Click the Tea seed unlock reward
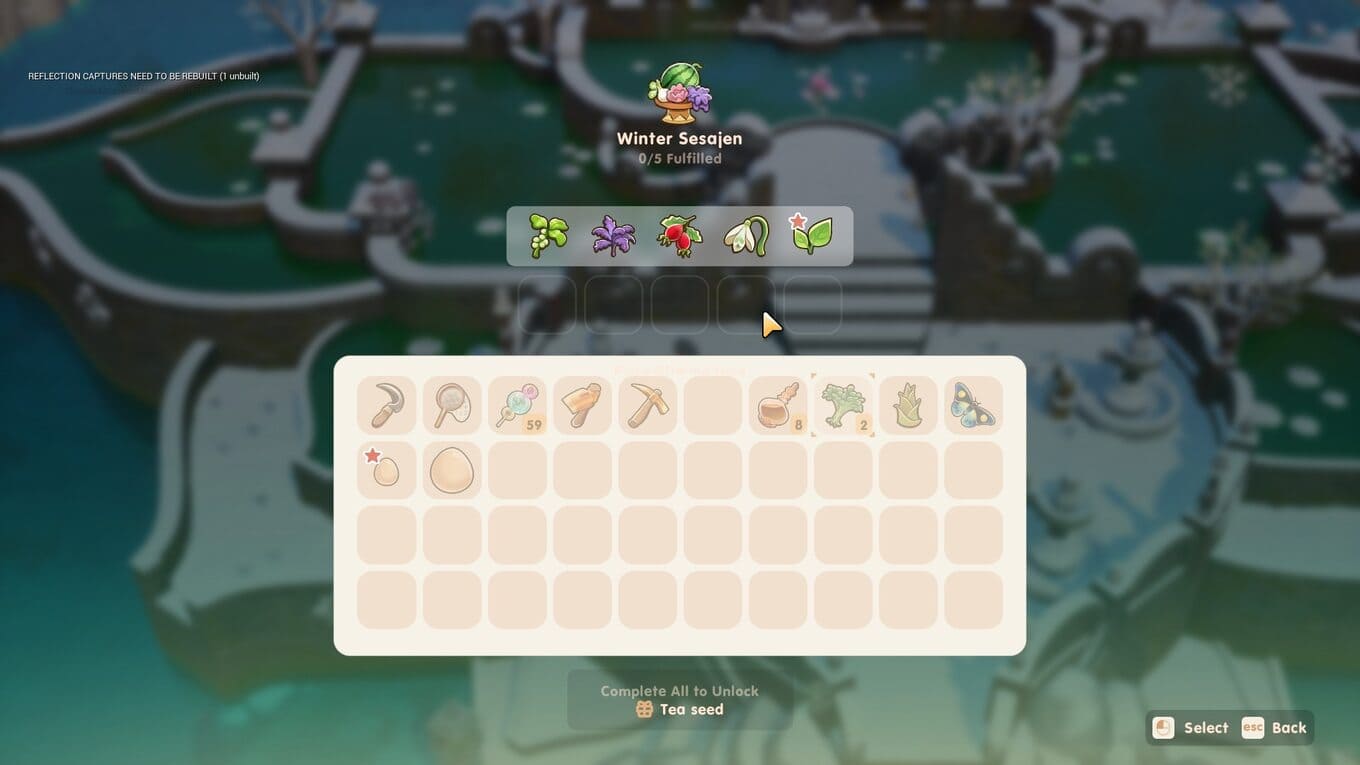This screenshot has width=1360, height=765. [680, 710]
